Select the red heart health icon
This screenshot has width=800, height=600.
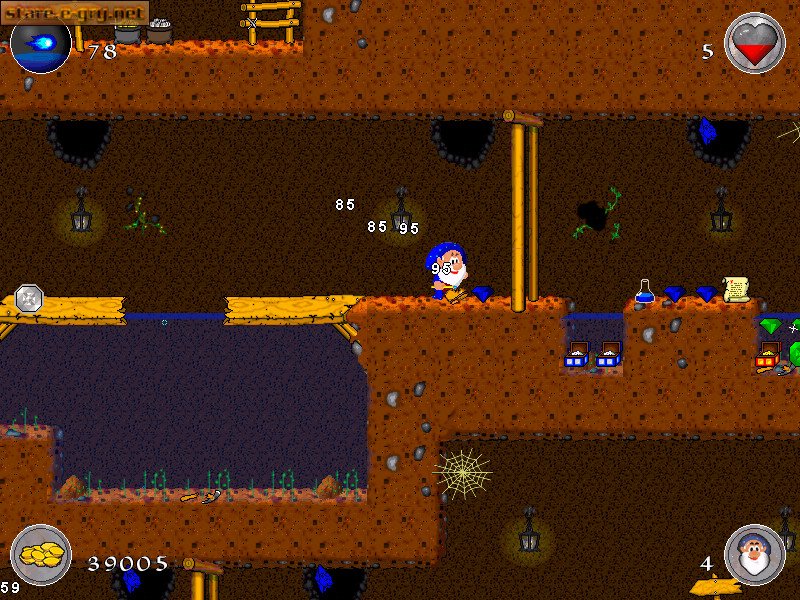[x=755, y=43]
